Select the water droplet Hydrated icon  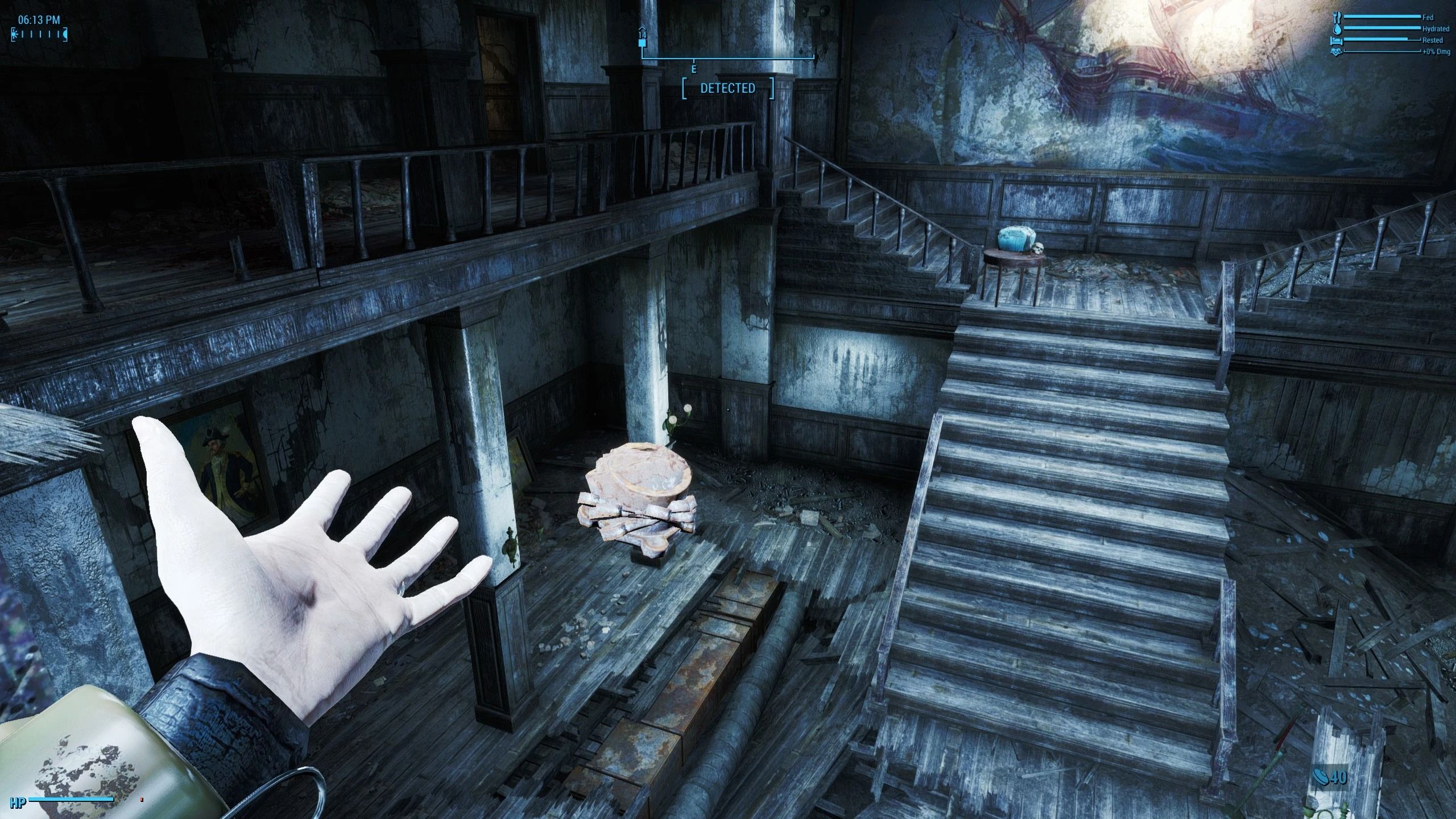(x=1337, y=30)
